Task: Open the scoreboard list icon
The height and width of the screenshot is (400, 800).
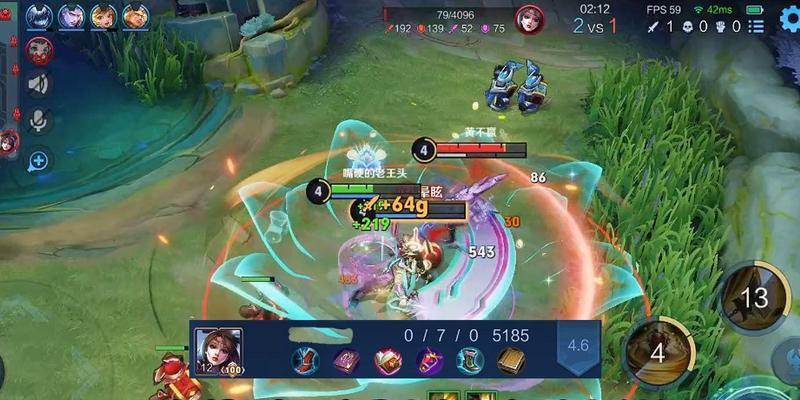Action: (x=757, y=26)
